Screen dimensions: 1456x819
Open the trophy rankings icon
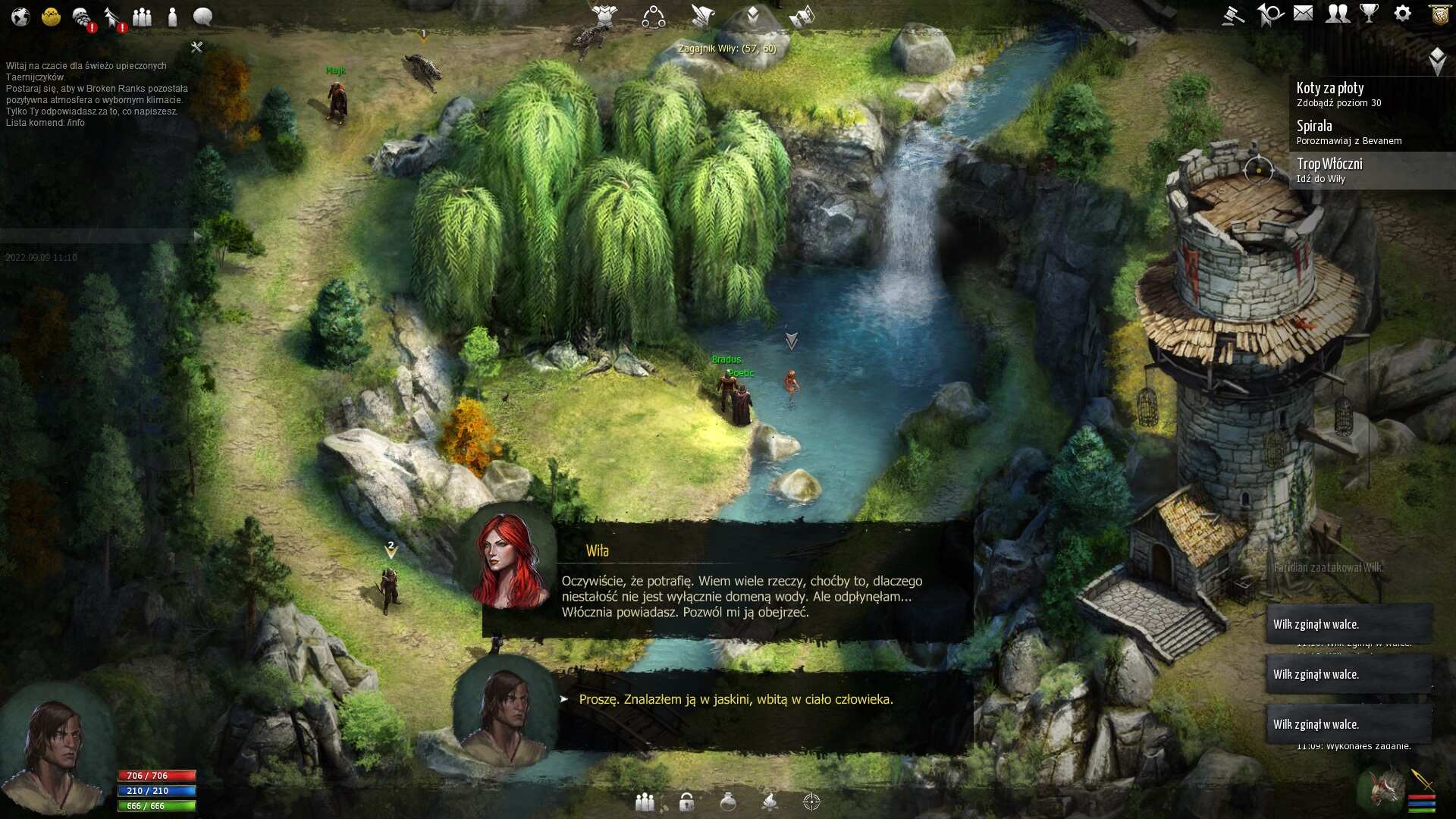(1369, 13)
